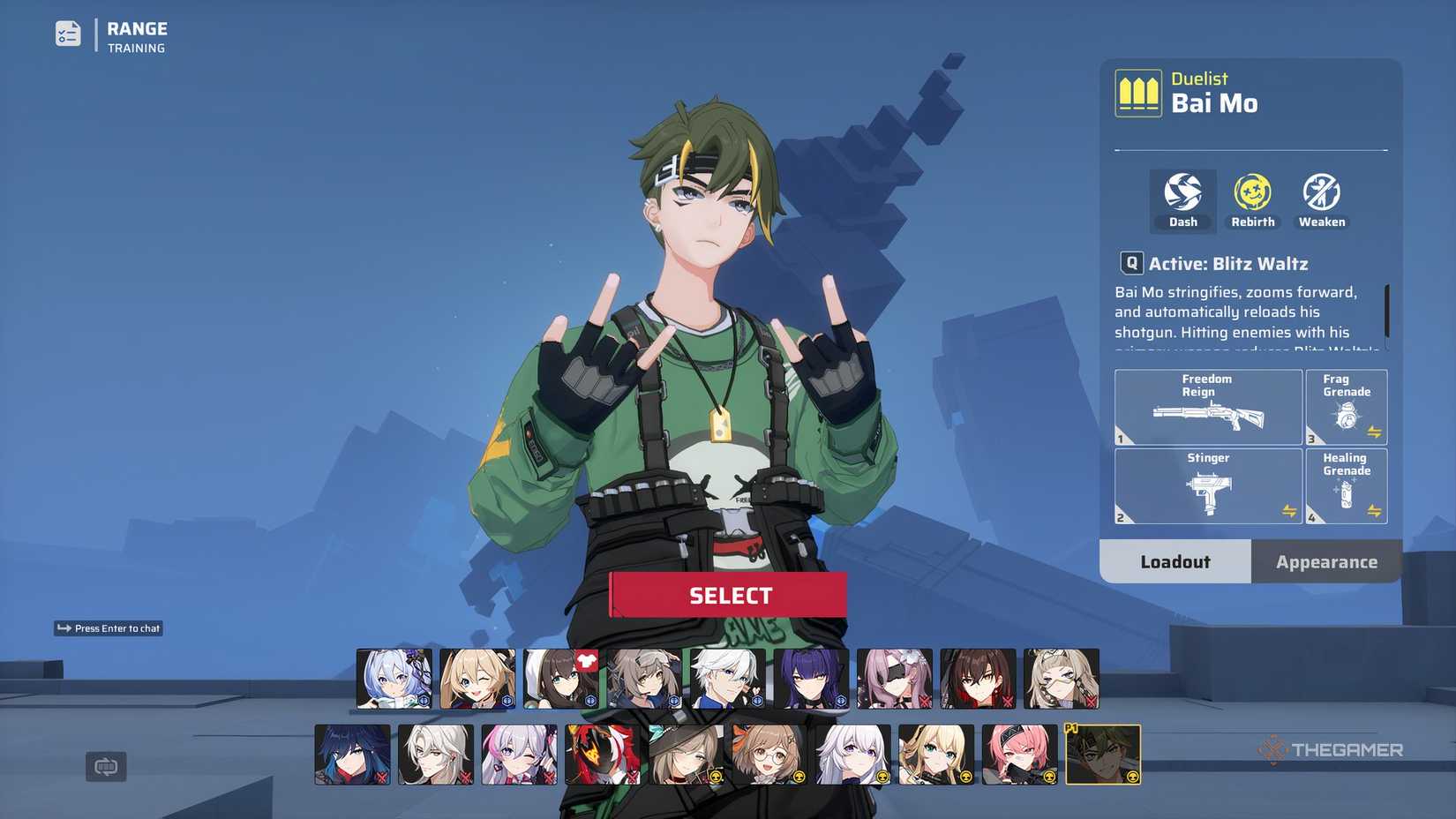This screenshot has height=819, width=1456.
Task: Open the Loadout tab
Action: coord(1175,562)
